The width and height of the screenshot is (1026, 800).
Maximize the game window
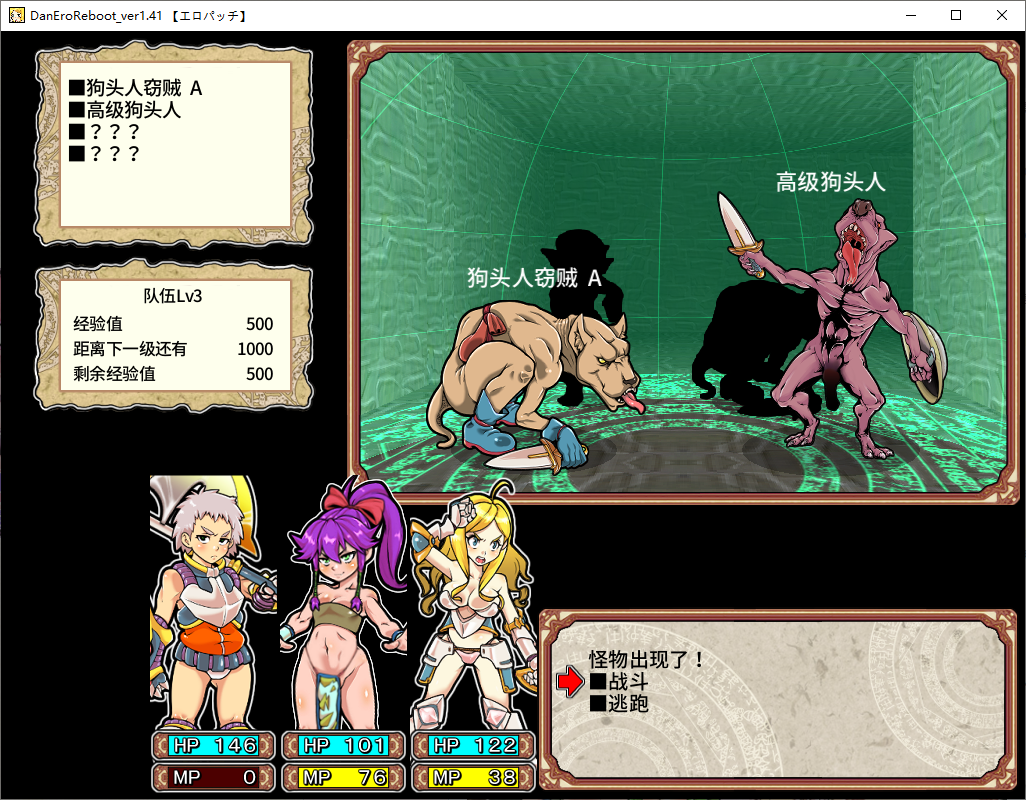coord(956,15)
